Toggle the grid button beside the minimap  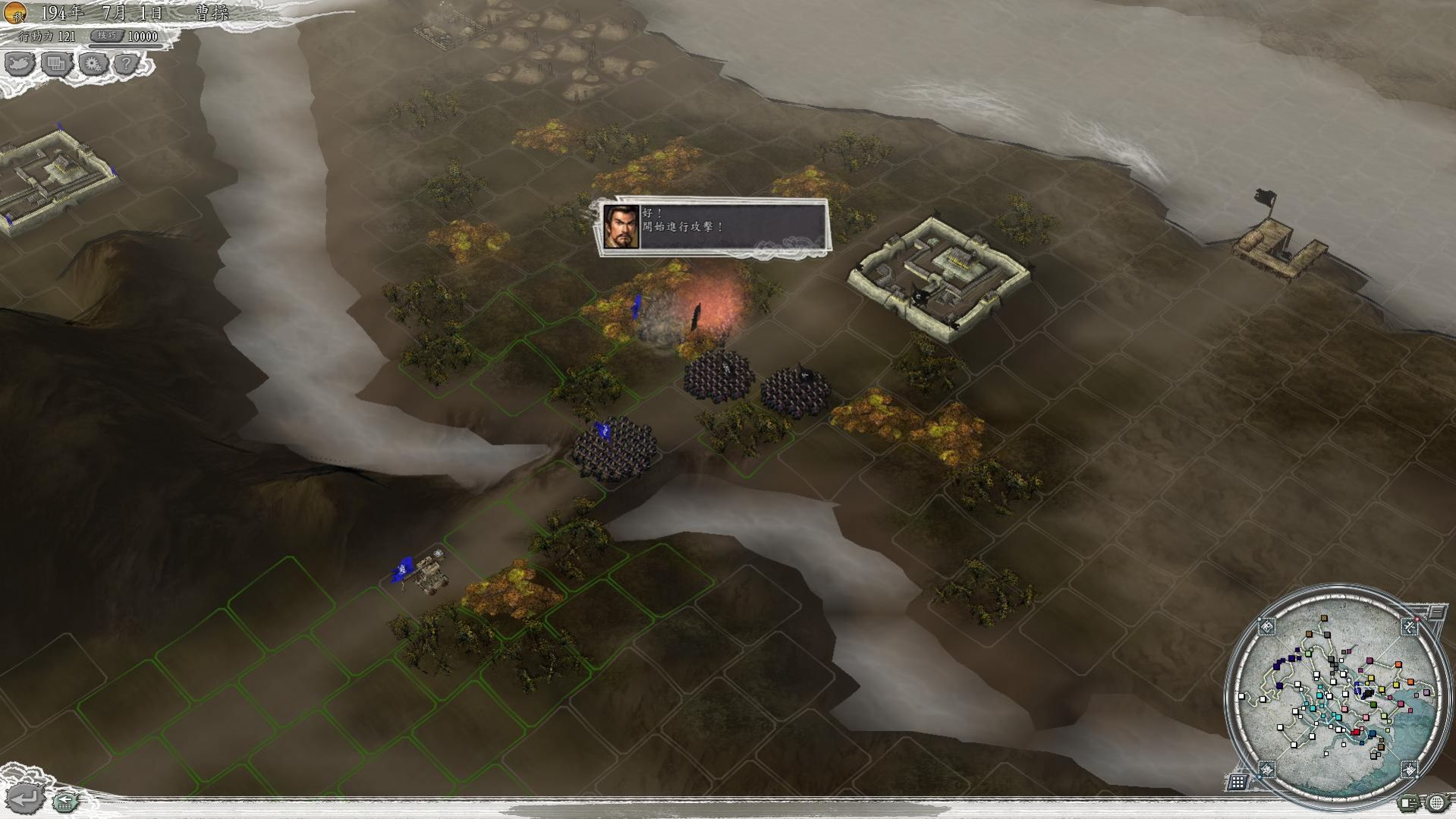pos(1237,781)
